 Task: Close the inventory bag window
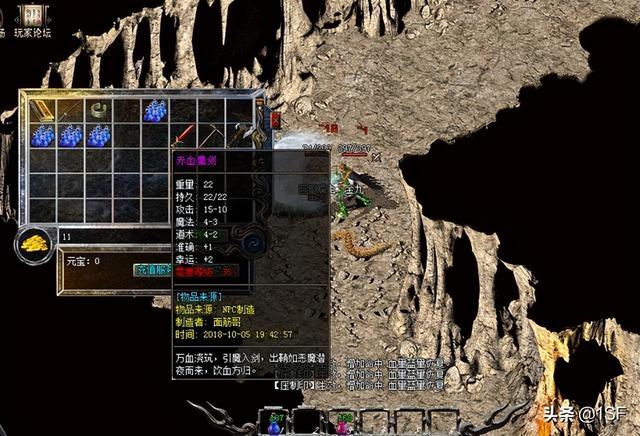(276, 119)
